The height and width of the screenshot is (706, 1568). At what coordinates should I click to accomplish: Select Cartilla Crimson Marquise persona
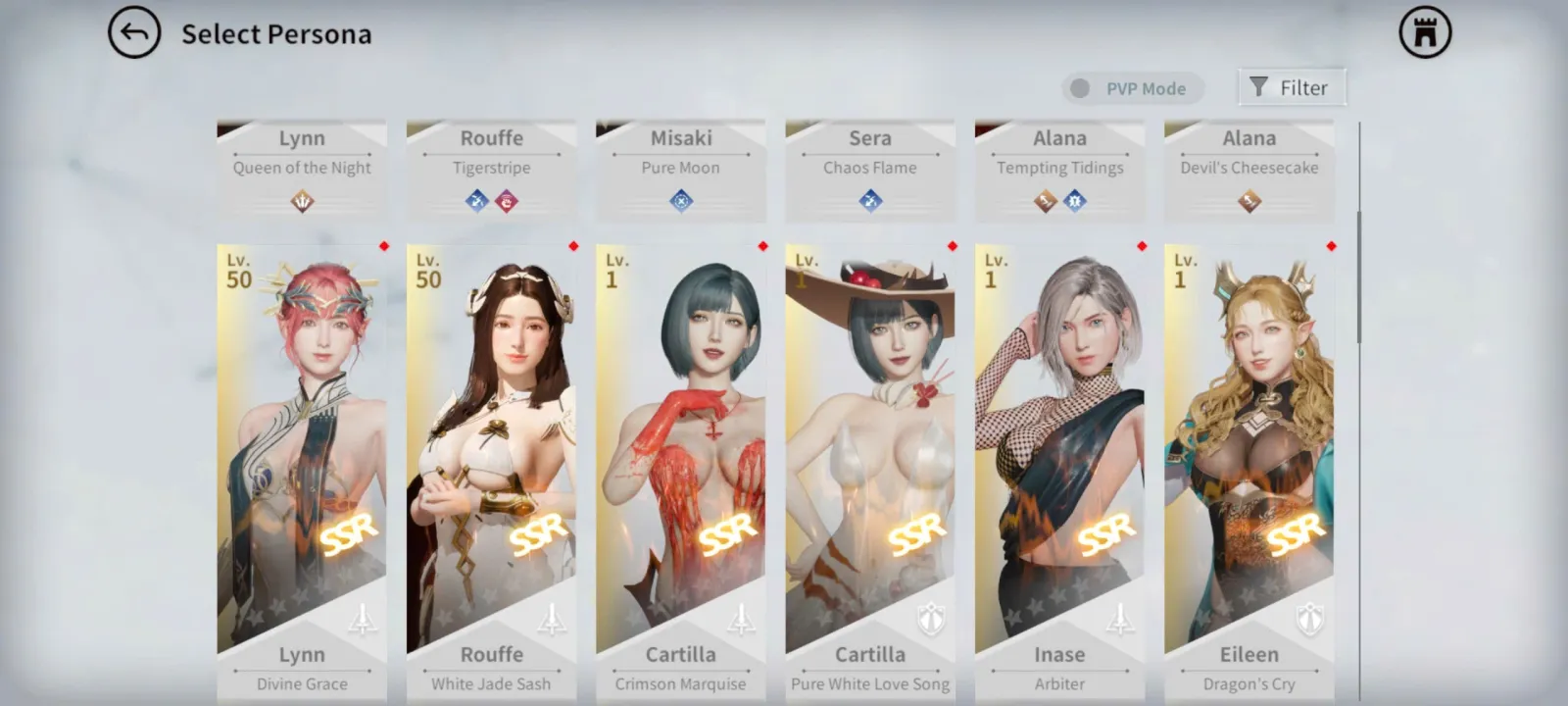681,451
